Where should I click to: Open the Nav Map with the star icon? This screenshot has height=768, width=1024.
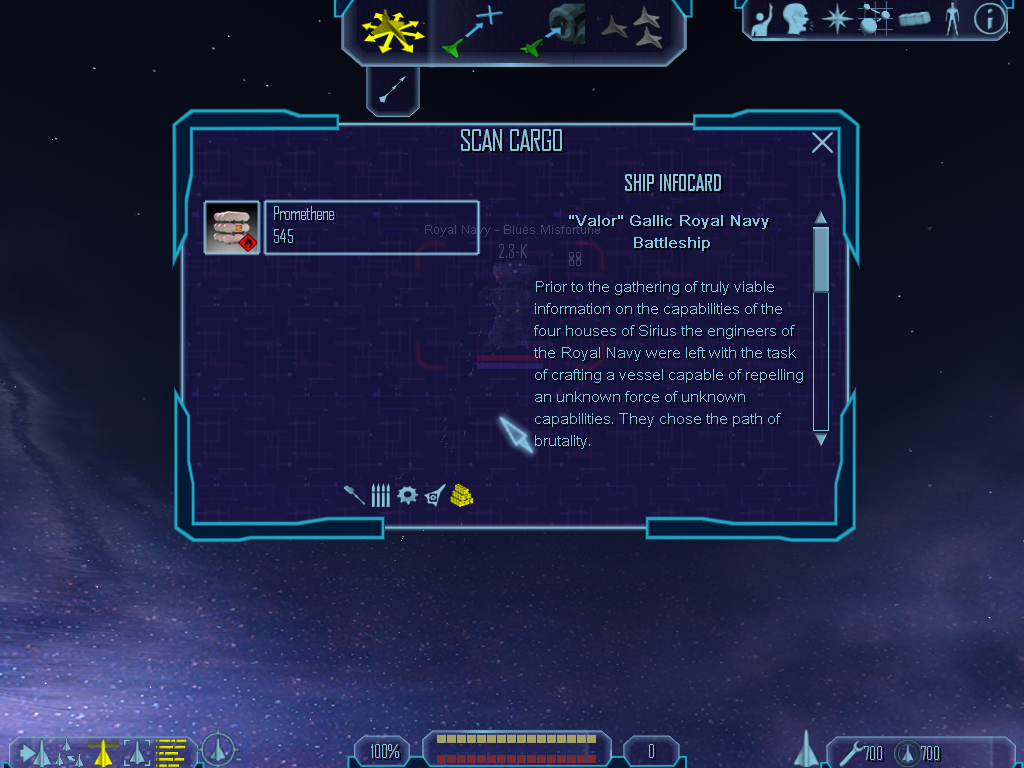(x=835, y=19)
